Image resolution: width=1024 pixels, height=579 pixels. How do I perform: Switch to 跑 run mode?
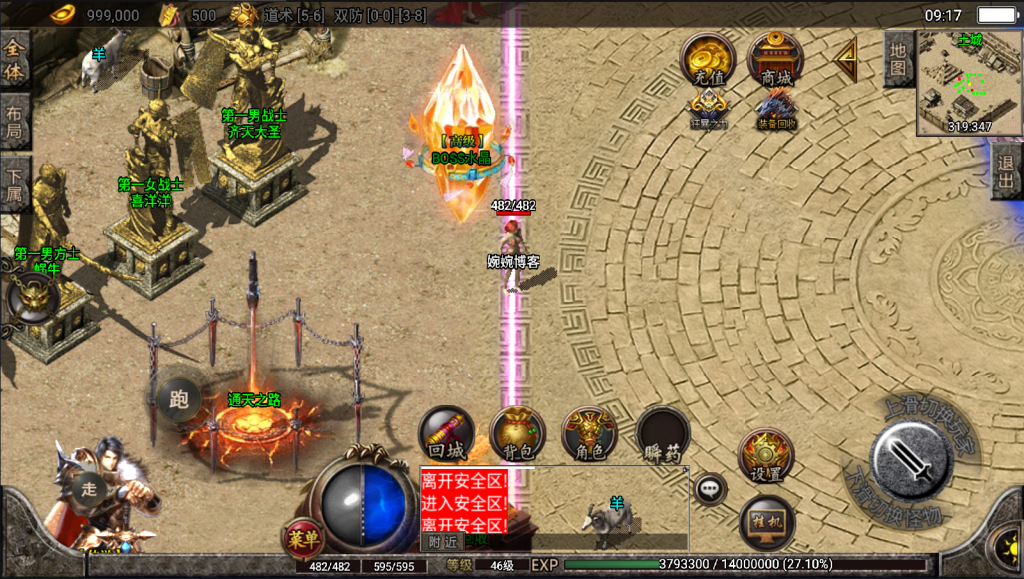coord(179,400)
